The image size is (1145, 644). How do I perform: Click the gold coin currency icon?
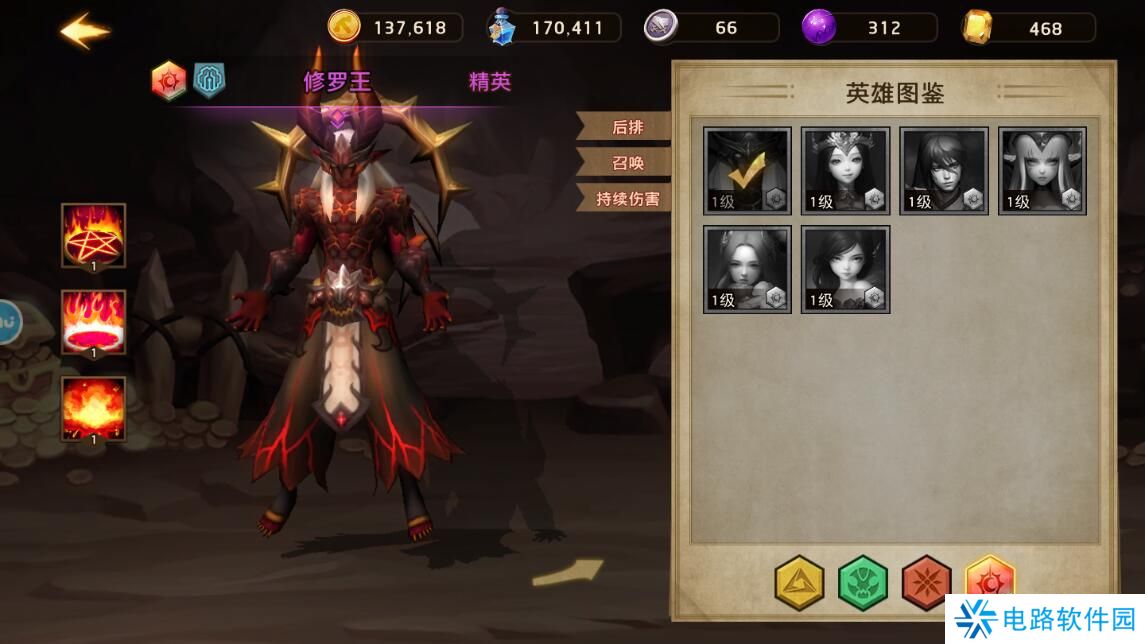point(344,27)
